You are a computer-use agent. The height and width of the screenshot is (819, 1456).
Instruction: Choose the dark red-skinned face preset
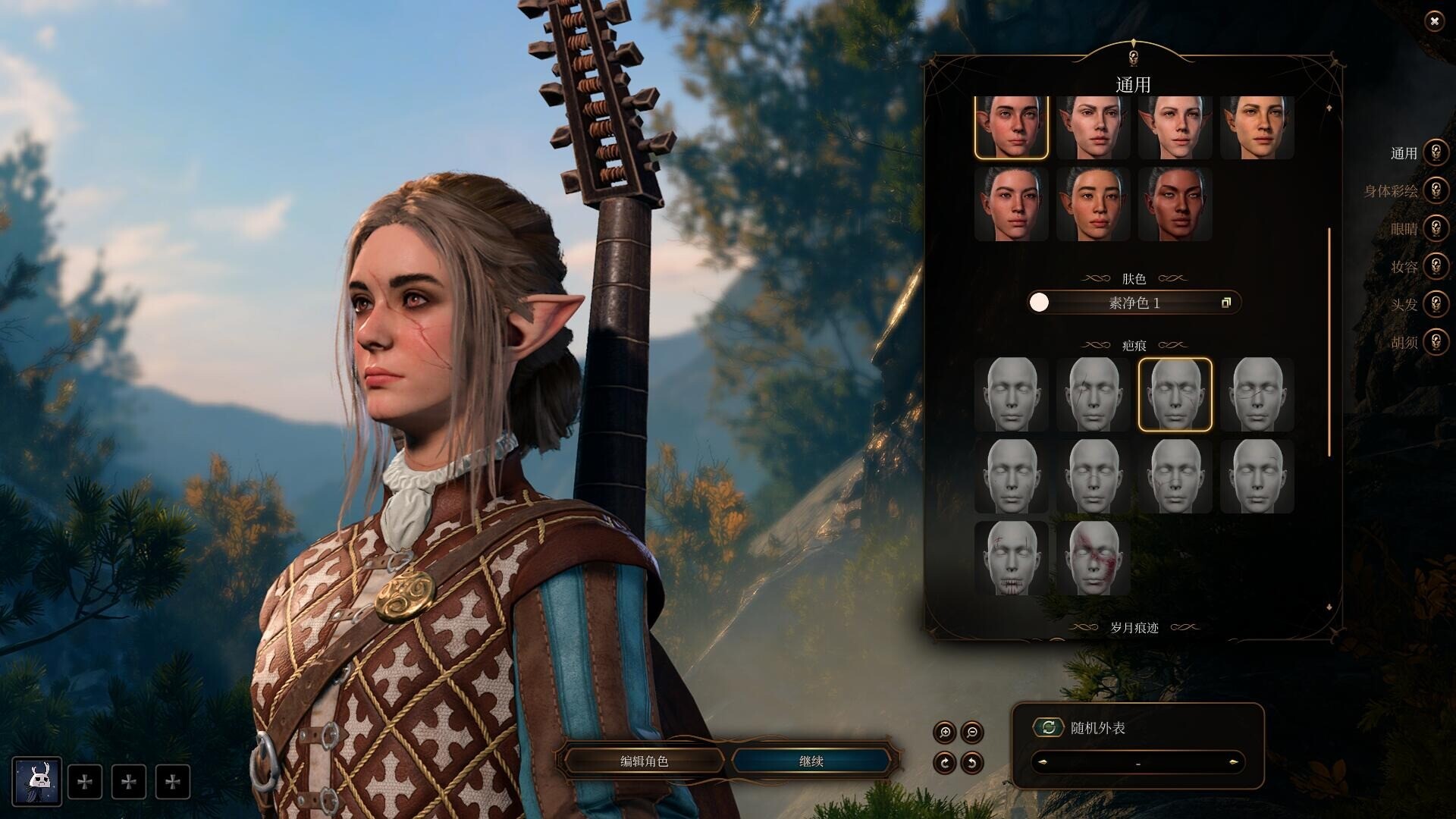pyautogui.click(x=1175, y=205)
